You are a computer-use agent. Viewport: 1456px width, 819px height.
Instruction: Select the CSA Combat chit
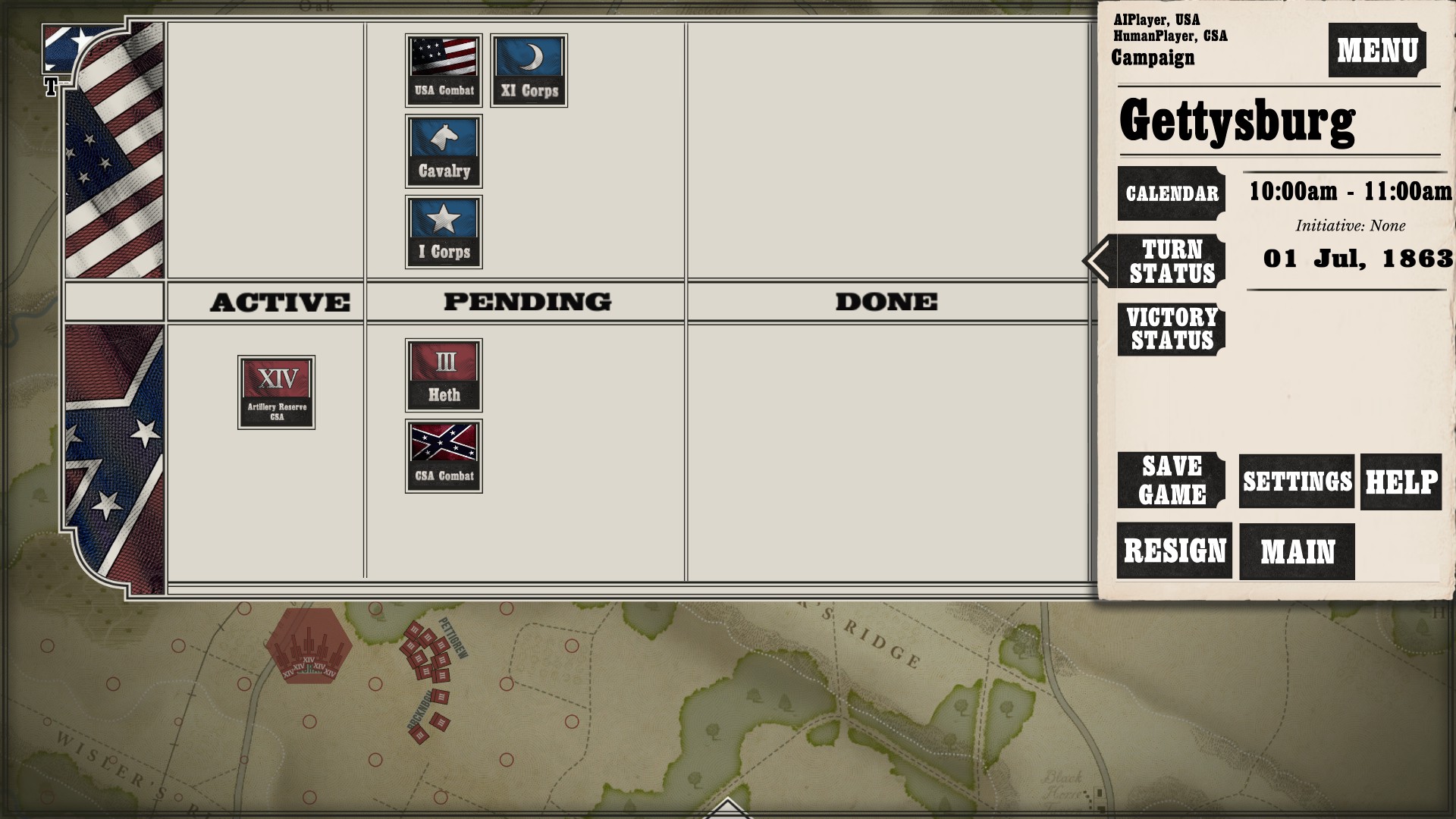[x=444, y=457]
